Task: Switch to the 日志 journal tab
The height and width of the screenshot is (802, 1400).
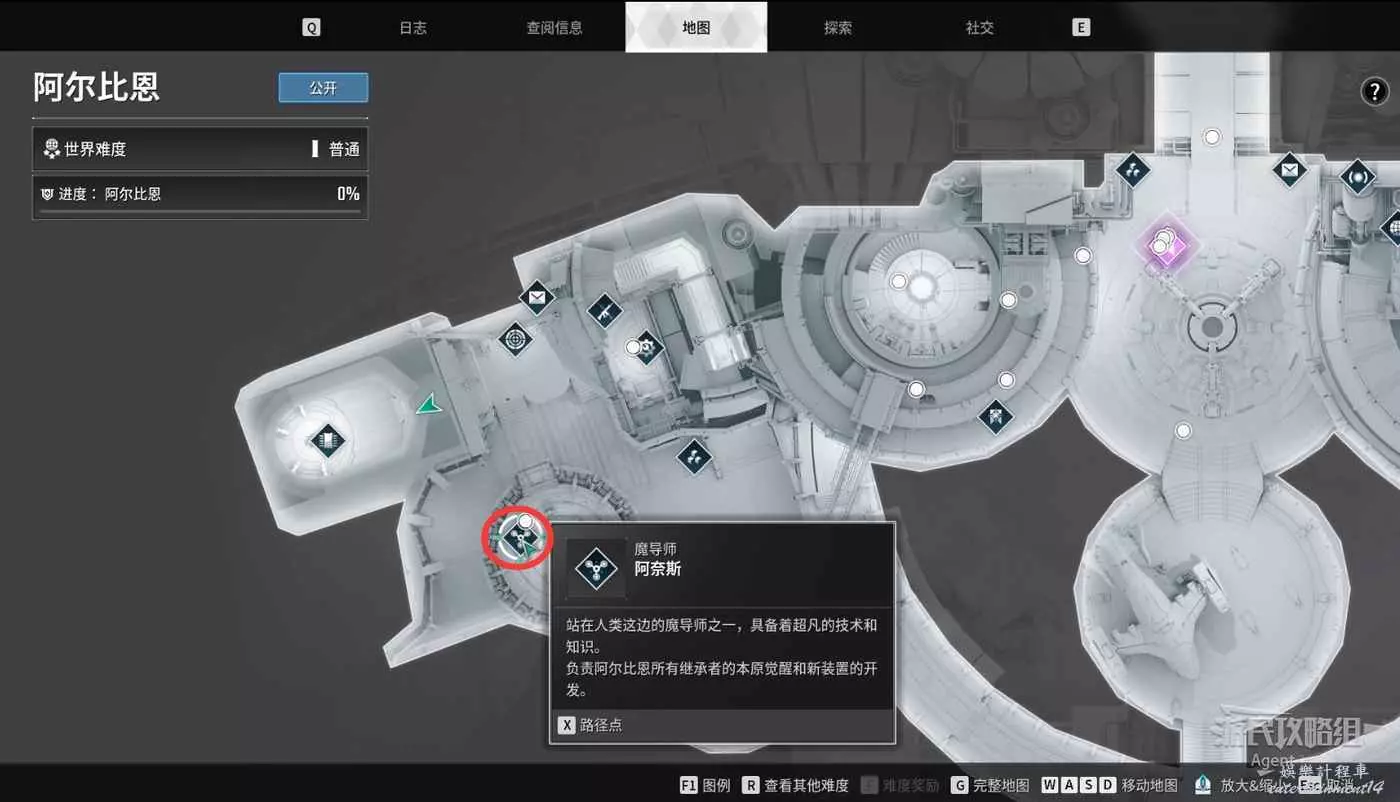Action: pos(413,28)
